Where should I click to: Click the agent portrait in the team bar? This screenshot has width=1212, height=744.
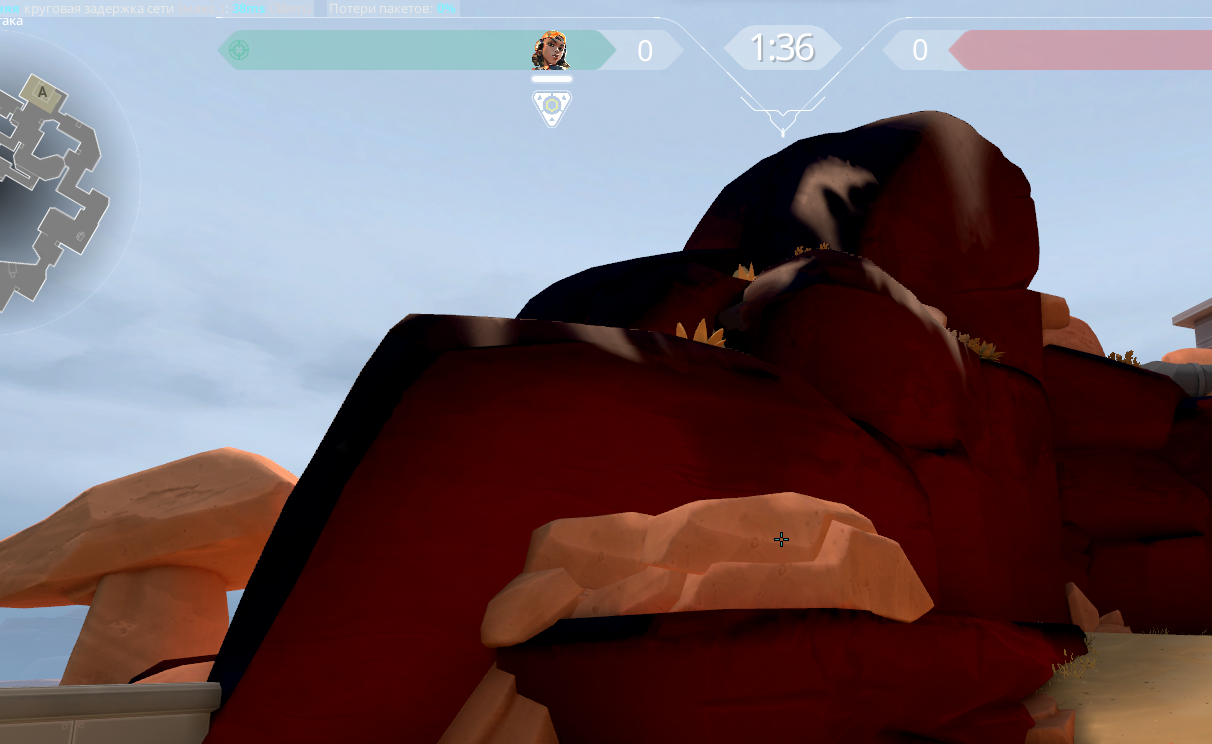[x=551, y=50]
